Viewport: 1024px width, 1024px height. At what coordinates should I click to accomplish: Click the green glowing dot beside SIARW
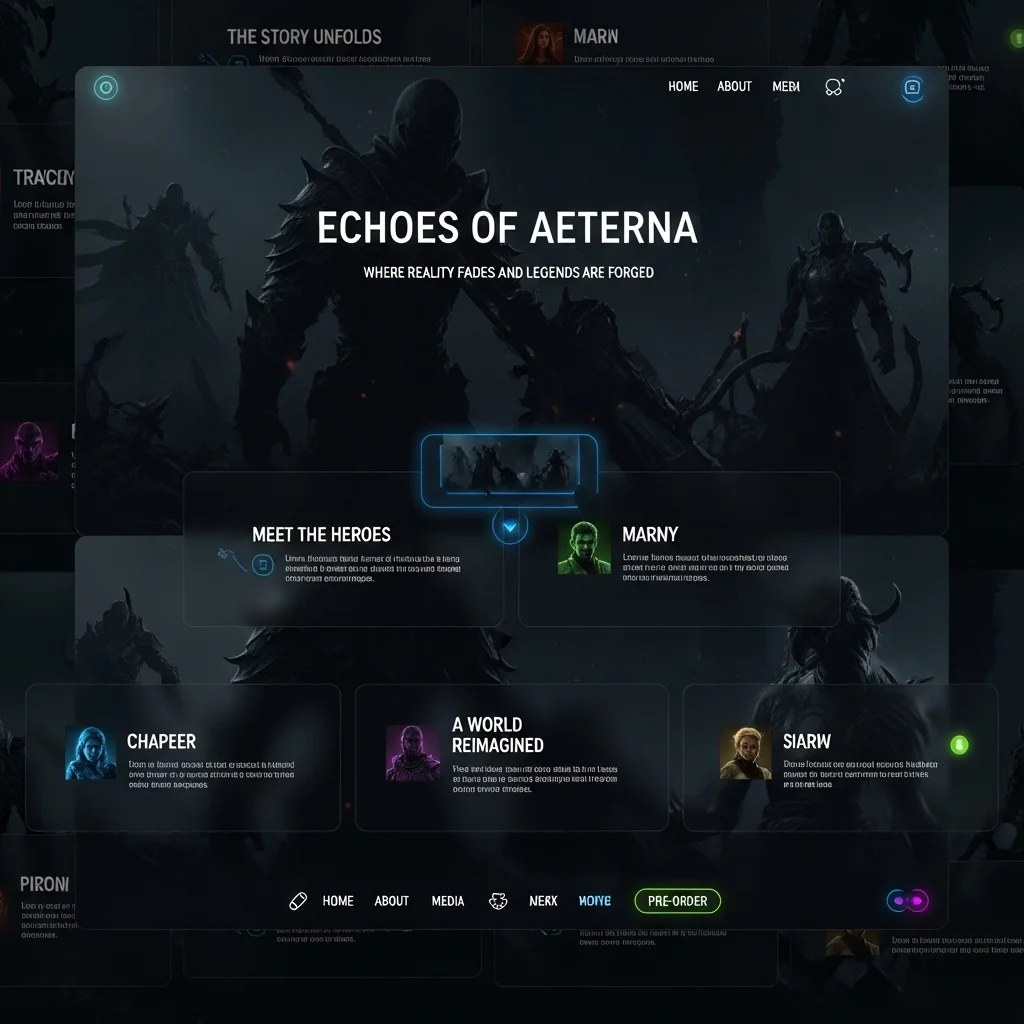point(959,744)
